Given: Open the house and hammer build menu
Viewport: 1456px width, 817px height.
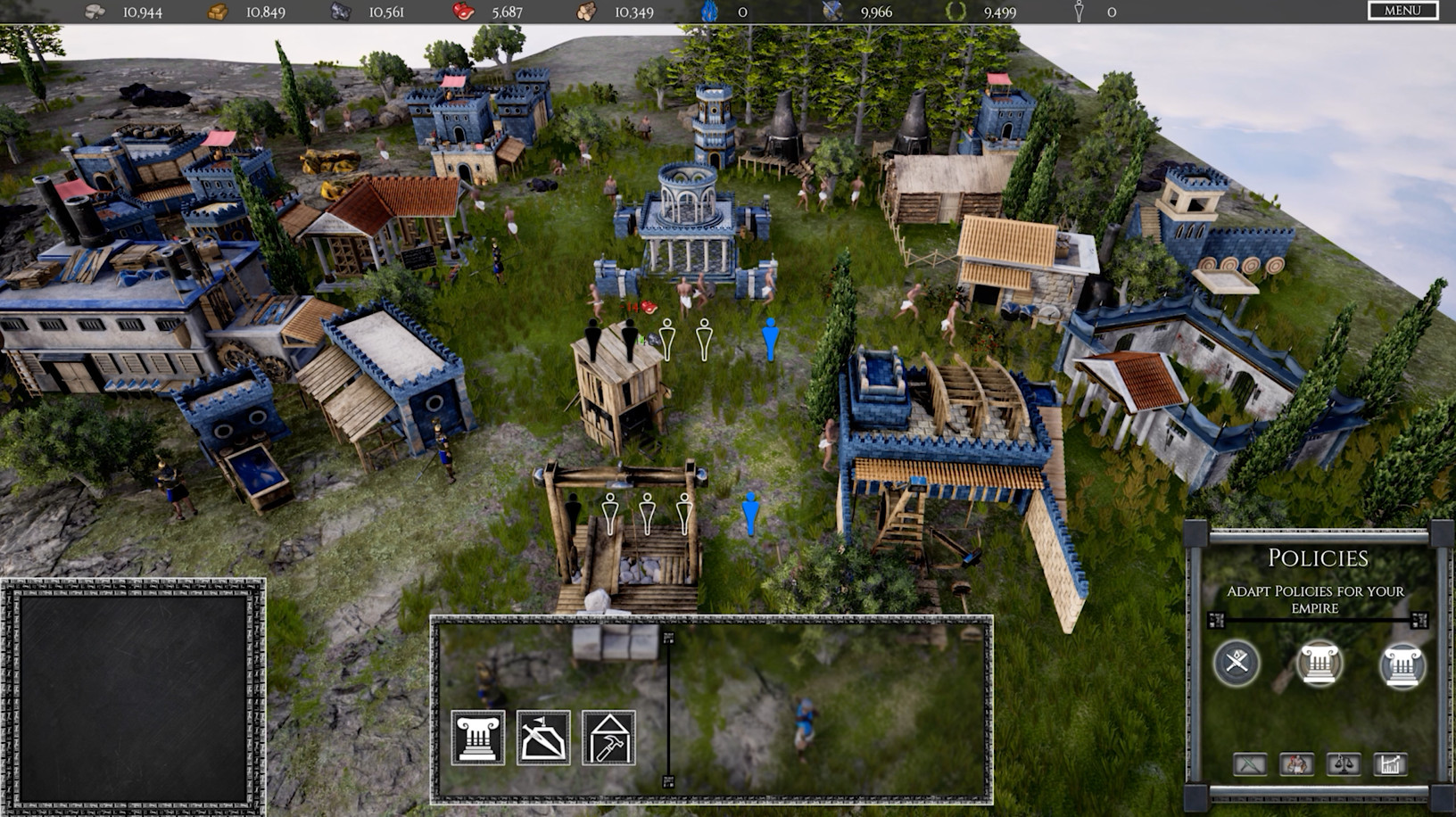Looking at the screenshot, I should pos(608,738).
